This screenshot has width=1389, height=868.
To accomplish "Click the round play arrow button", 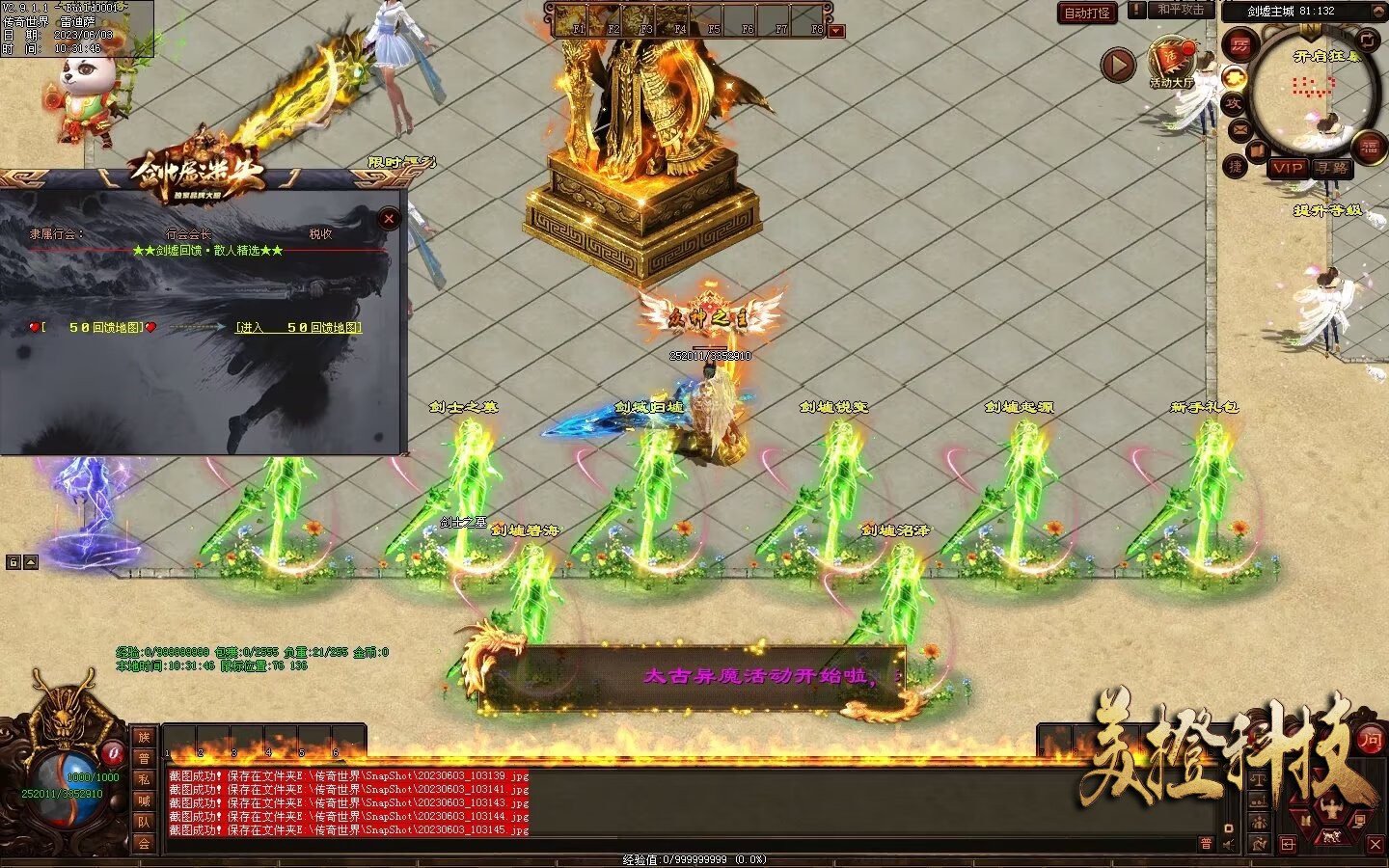I will tap(1118, 65).
